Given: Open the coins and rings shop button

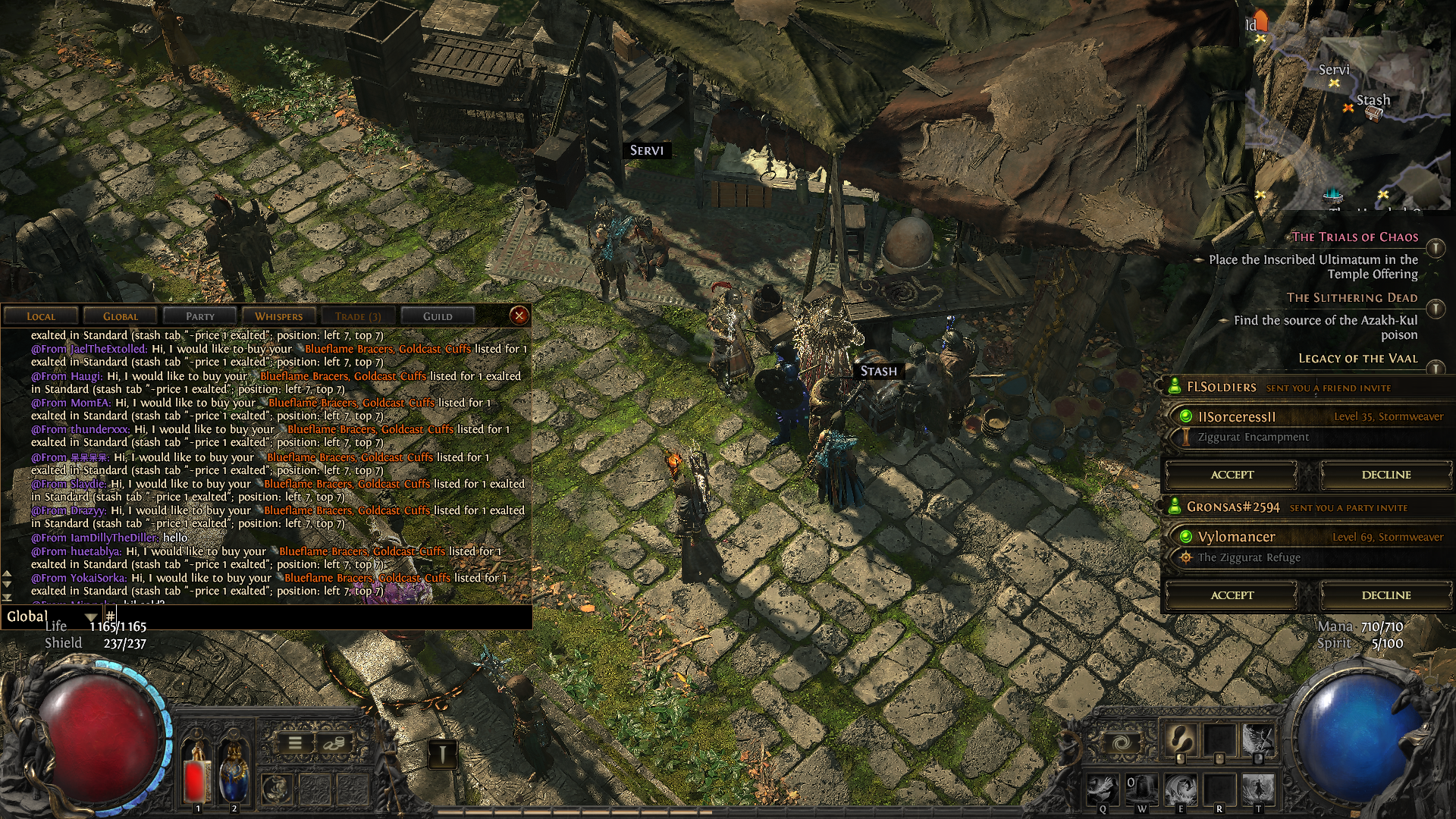Looking at the screenshot, I should click(332, 743).
